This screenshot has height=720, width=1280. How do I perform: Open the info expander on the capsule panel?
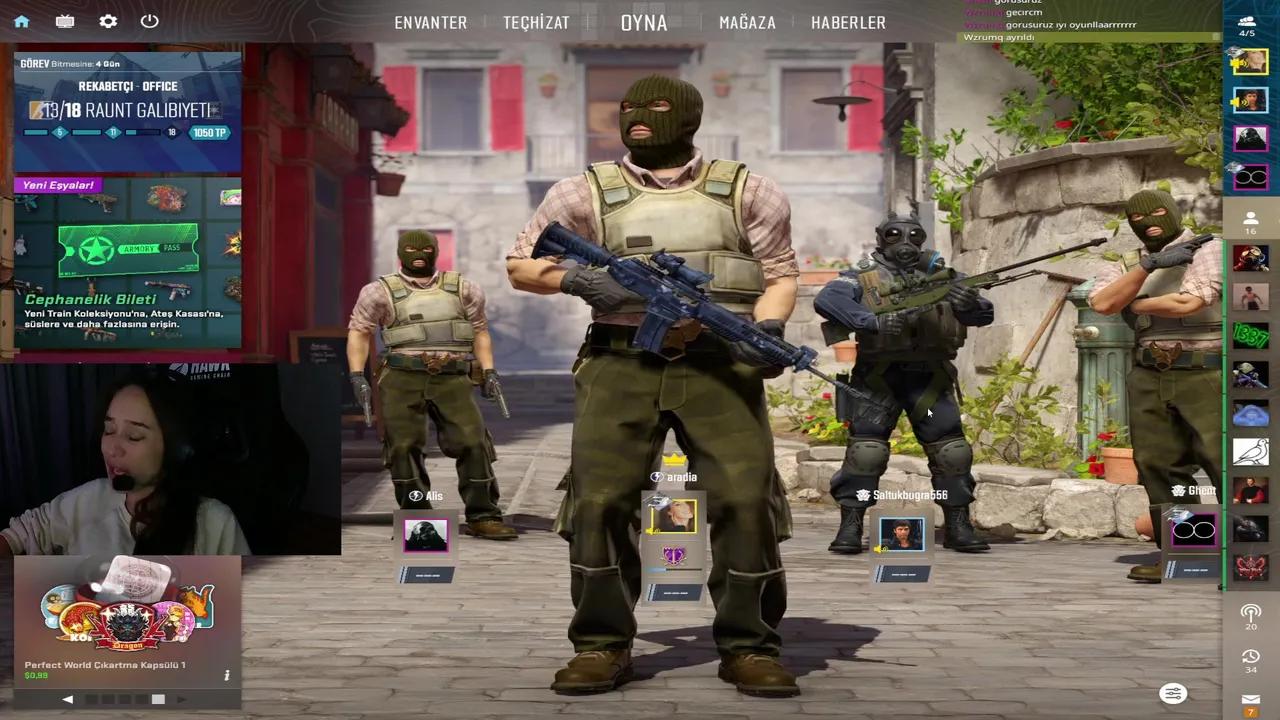coord(227,675)
